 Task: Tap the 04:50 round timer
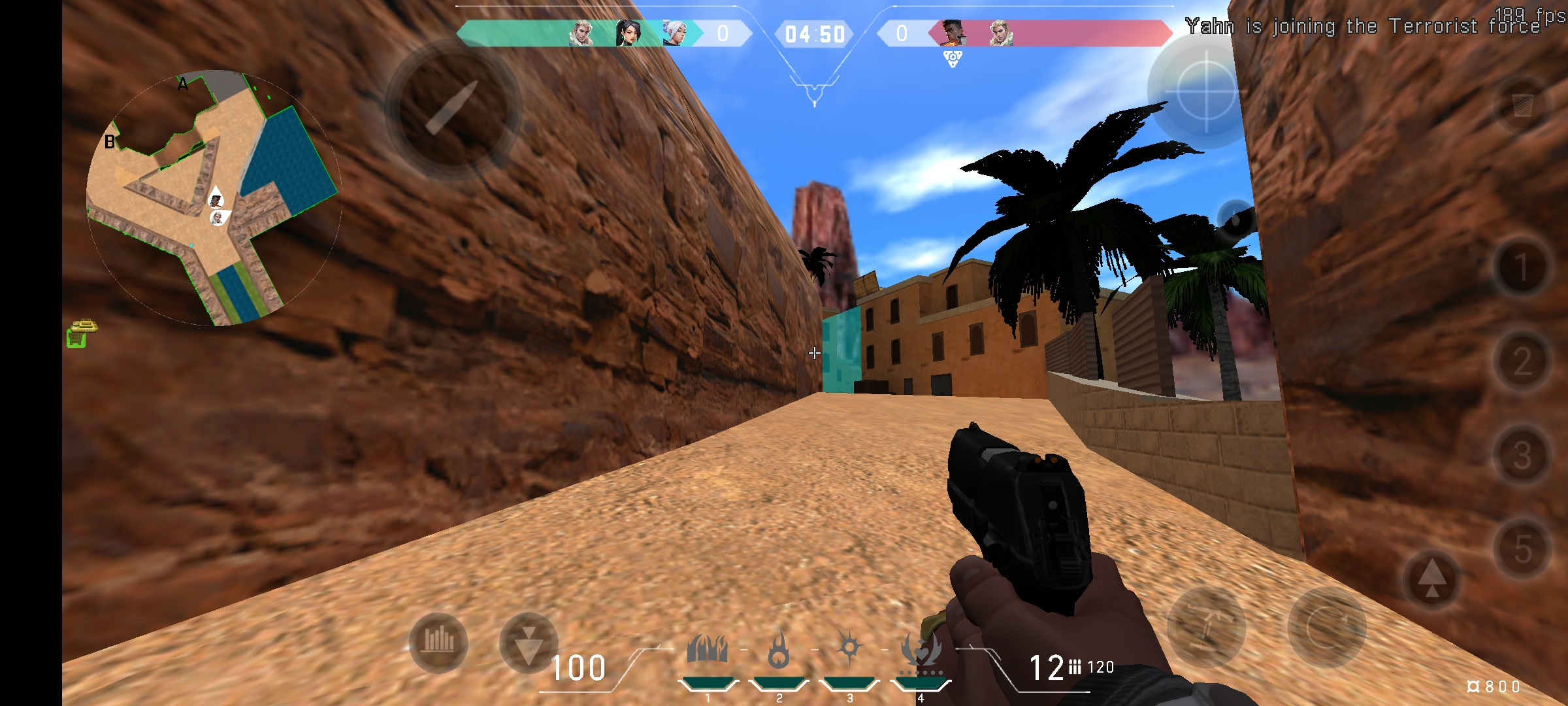point(815,34)
